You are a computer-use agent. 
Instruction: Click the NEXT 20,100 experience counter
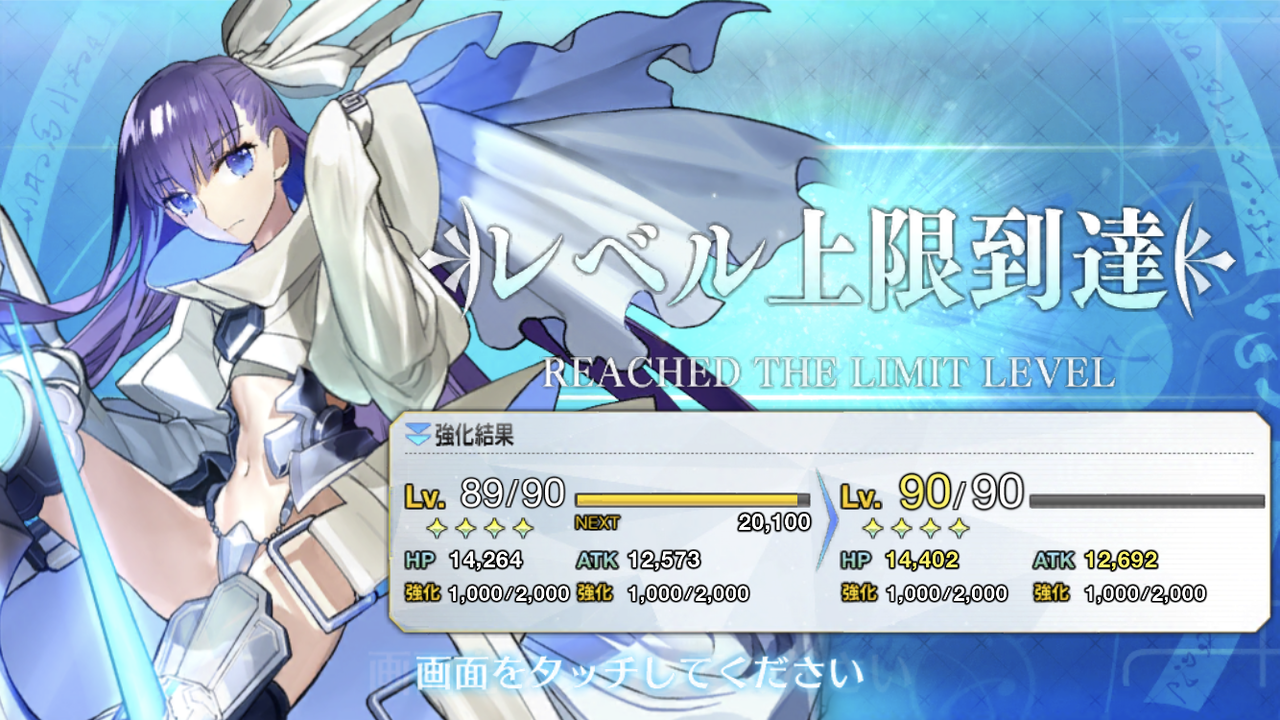pyautogui.click(x=690, y=520)
